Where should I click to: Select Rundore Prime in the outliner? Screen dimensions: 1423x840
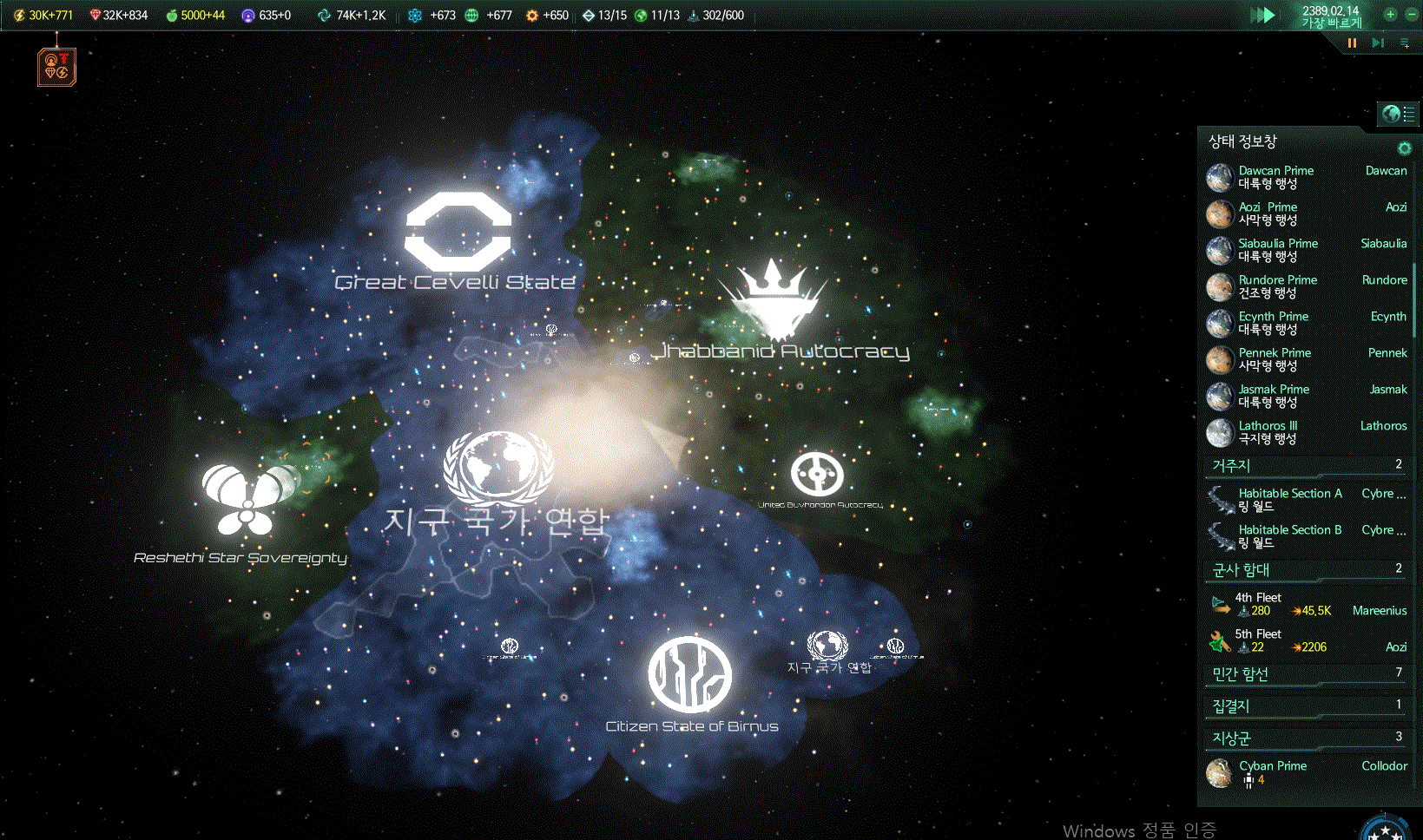tap(1277, 286)
